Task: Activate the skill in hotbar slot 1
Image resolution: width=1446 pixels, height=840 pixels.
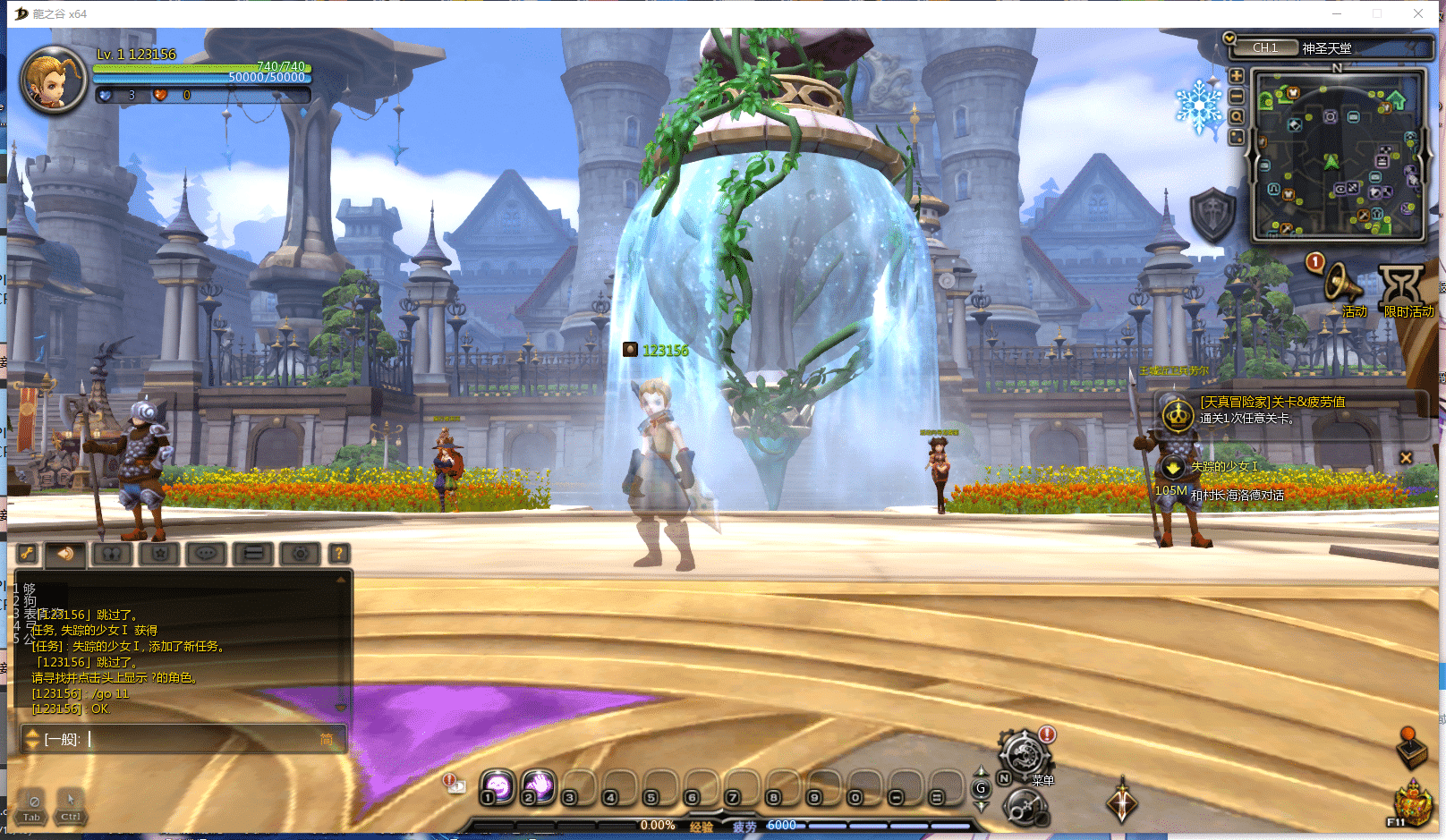Action: pyautogui.click(x=498, y=786)
